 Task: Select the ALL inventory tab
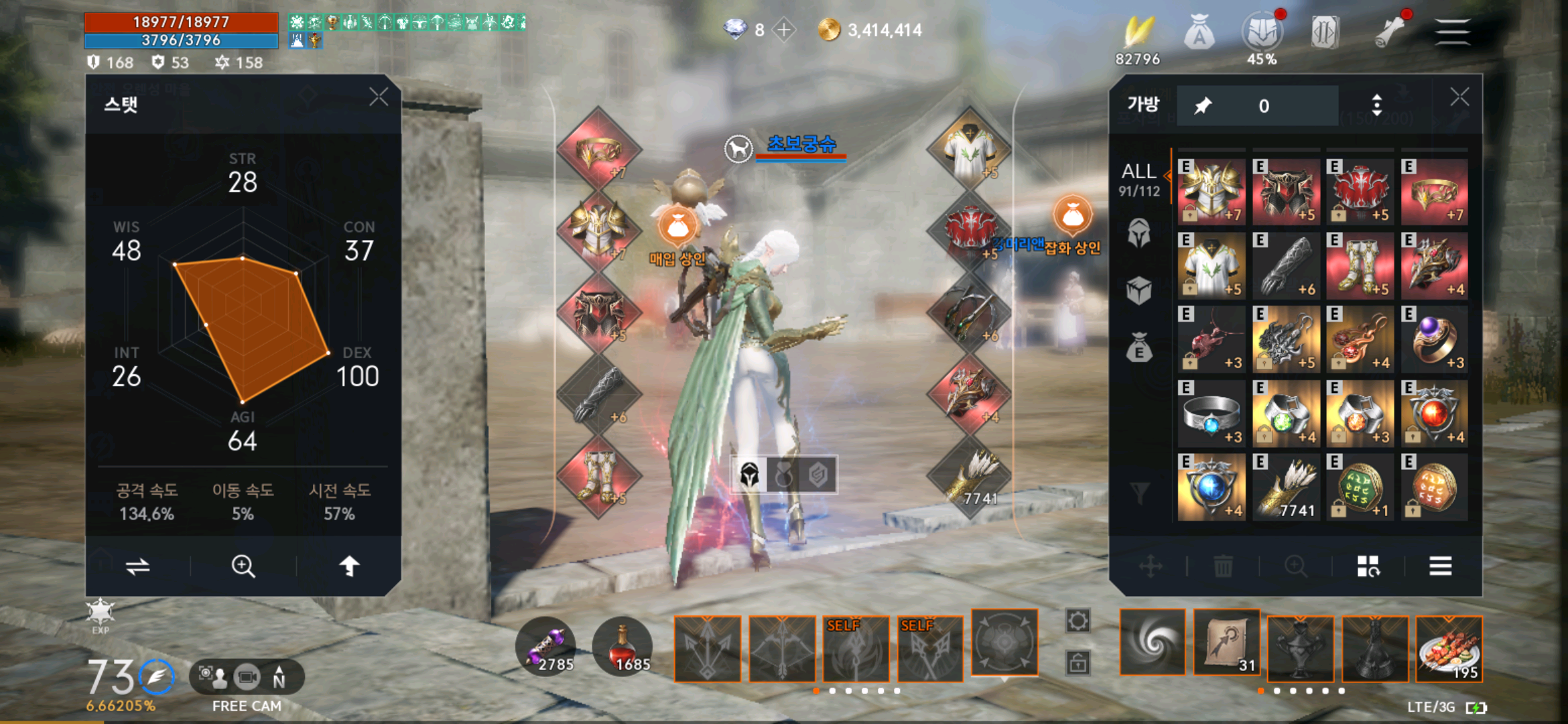click(x=1139, y=179)
